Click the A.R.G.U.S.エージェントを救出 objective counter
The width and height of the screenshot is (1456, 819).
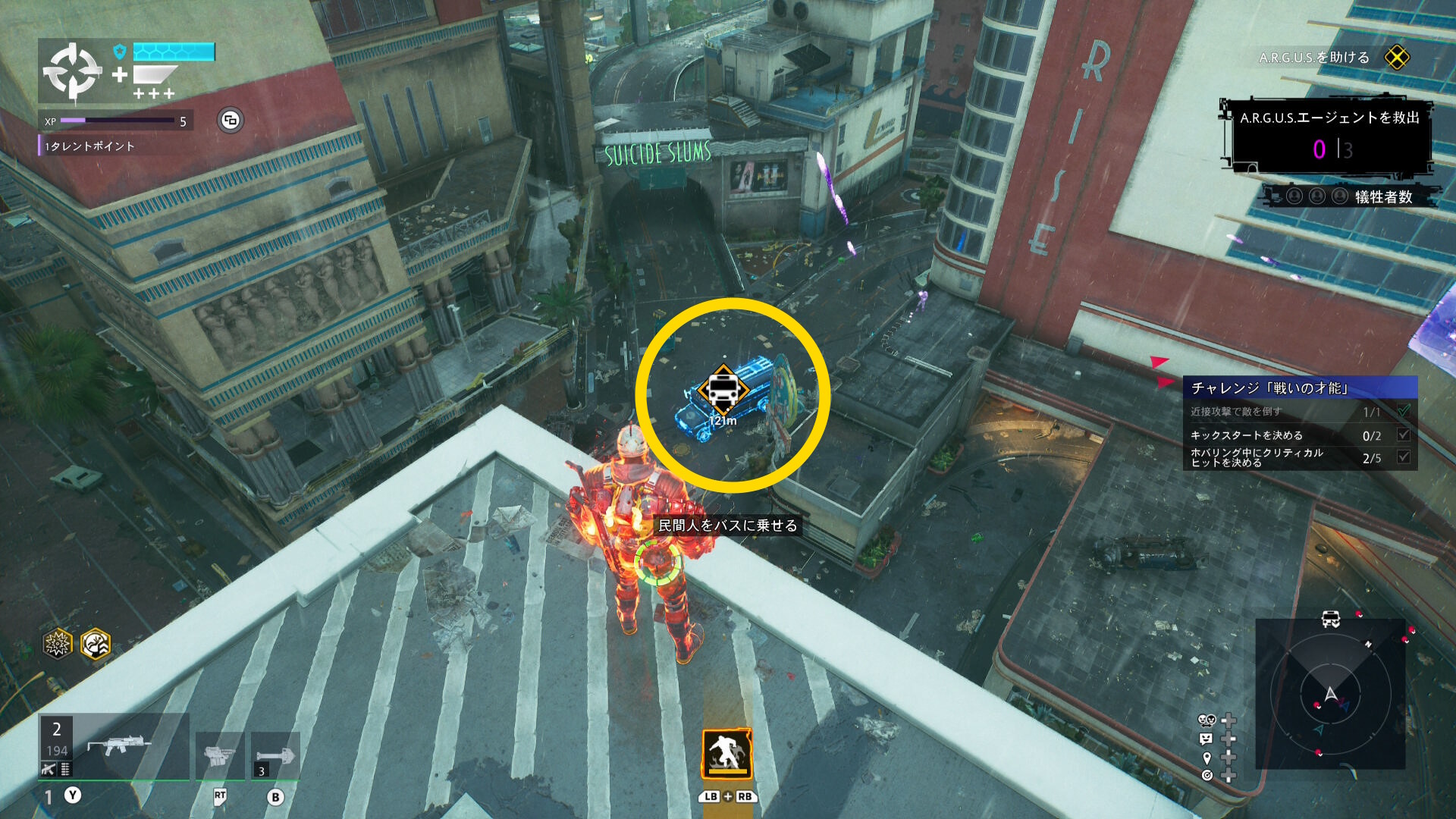(1329, 136)
